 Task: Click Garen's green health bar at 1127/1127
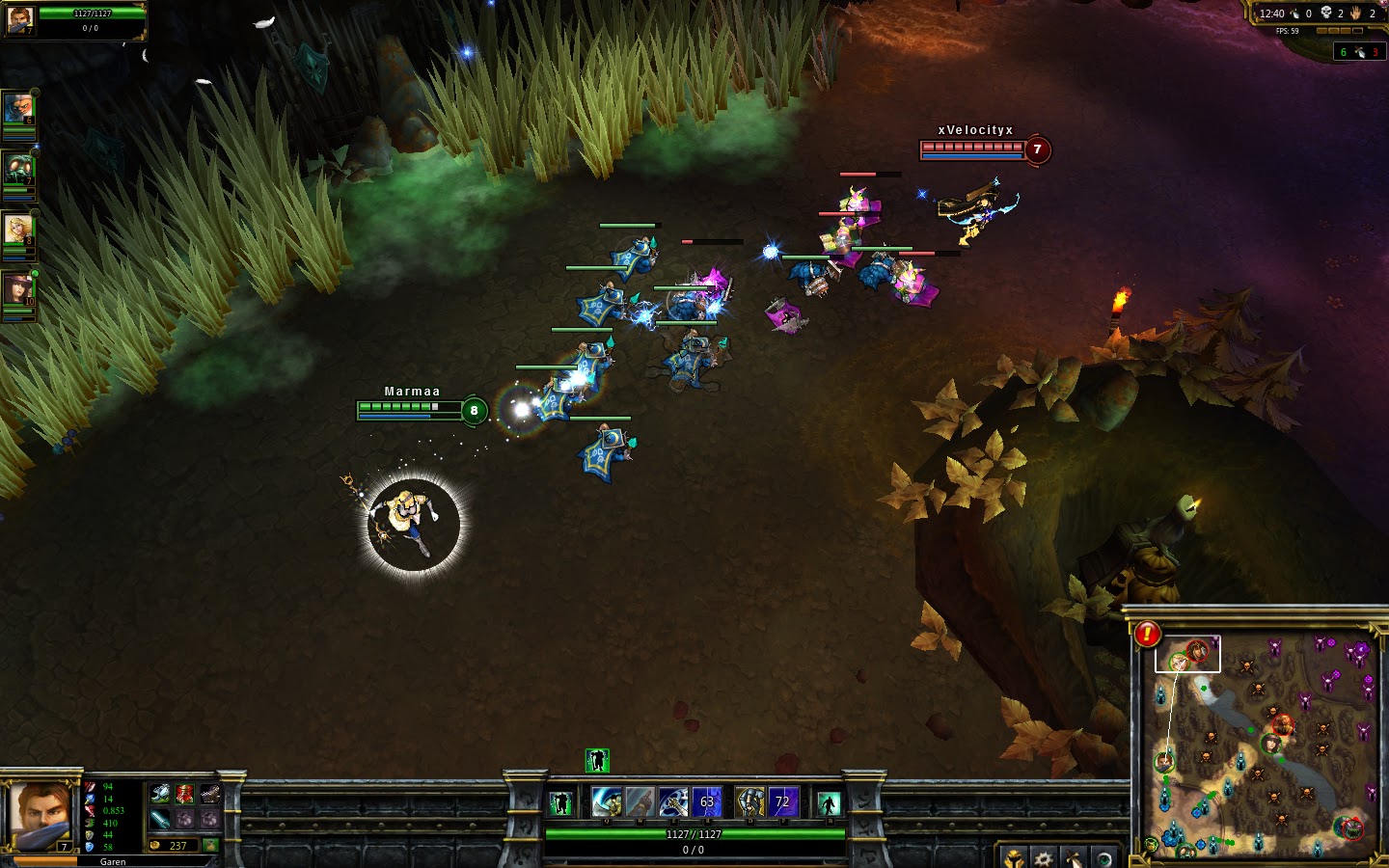[x=694, y=833]
